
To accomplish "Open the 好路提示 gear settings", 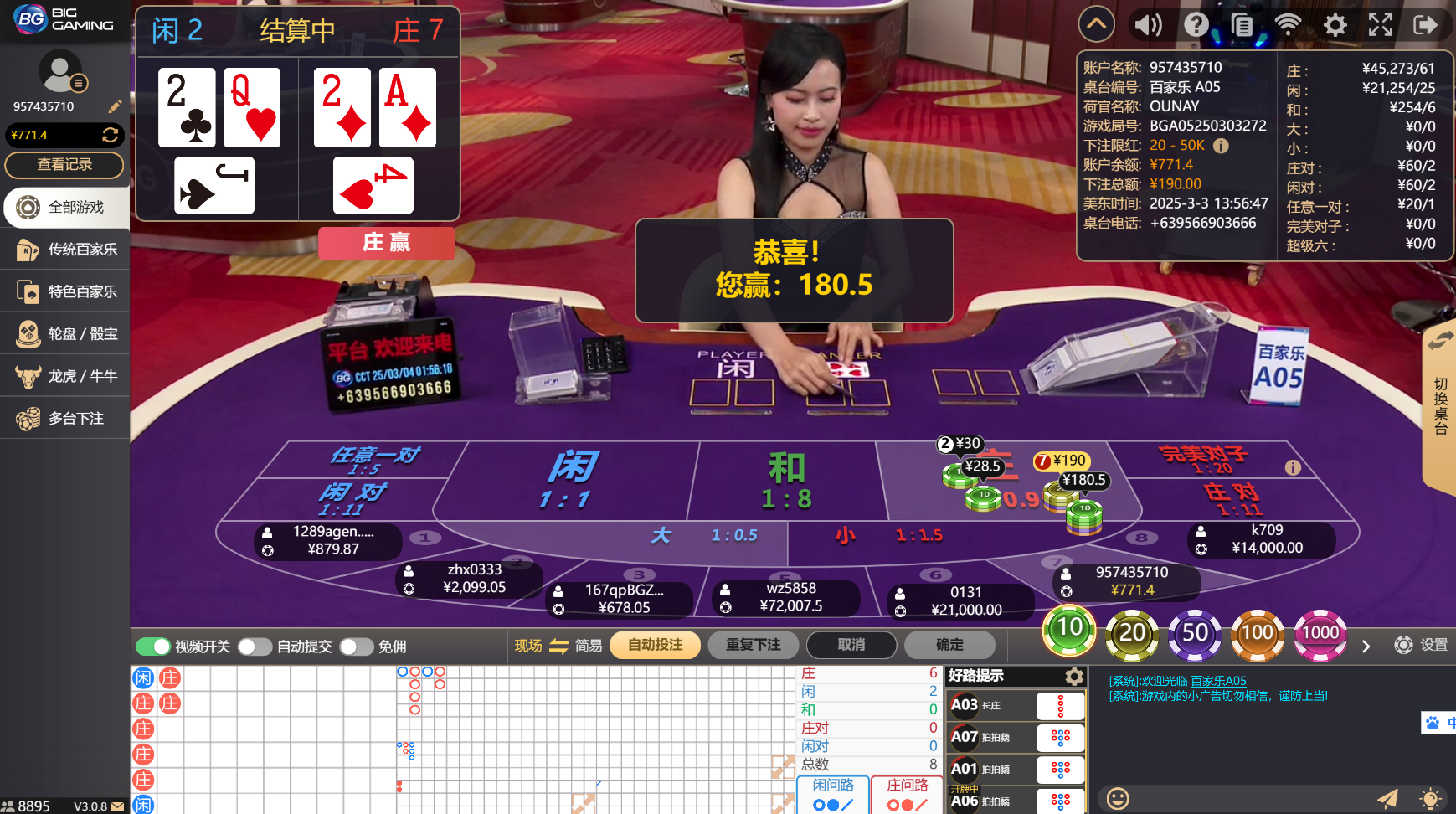I will (1074, 677).
